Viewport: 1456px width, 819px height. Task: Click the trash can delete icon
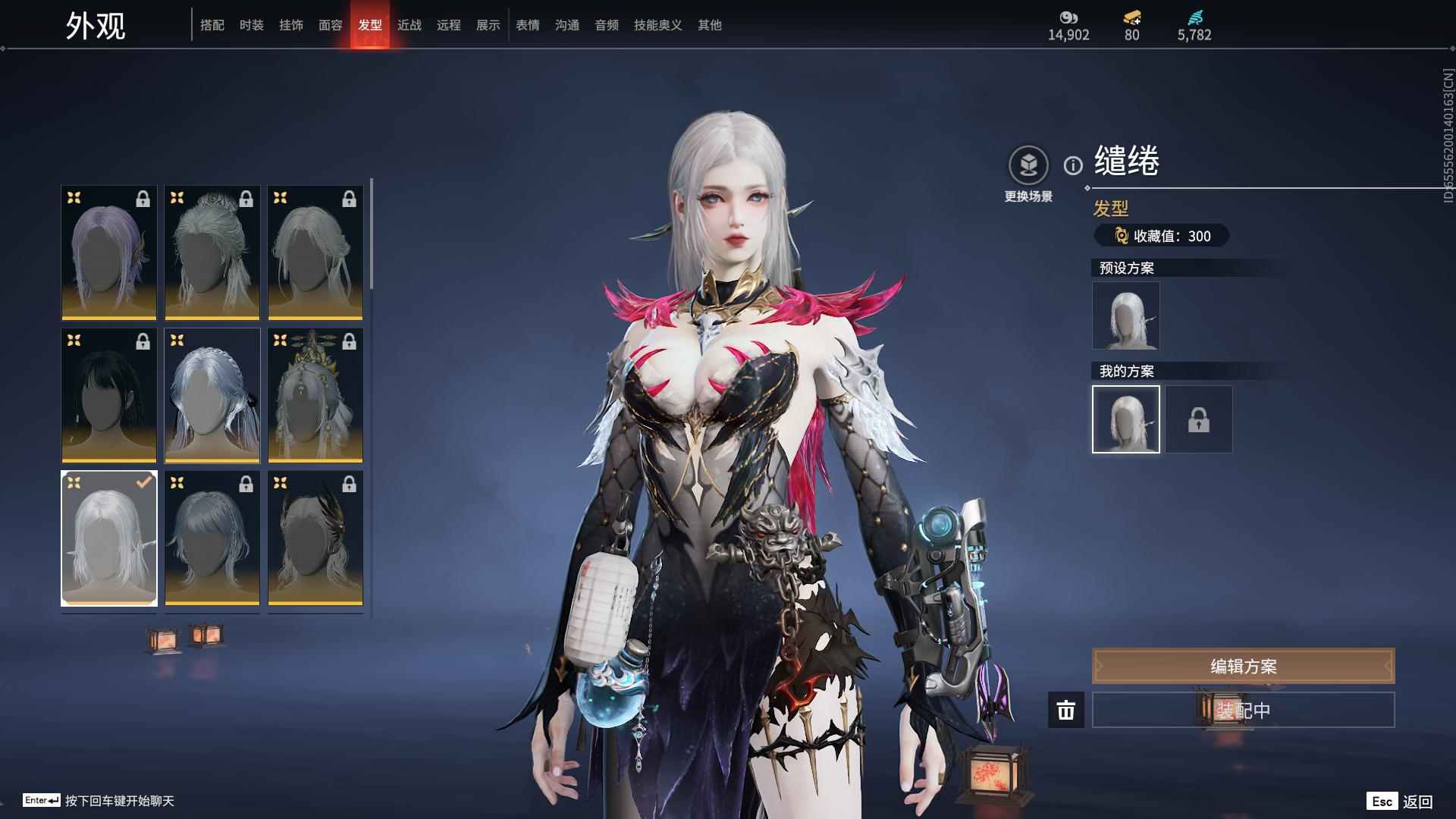[1066, 711]
